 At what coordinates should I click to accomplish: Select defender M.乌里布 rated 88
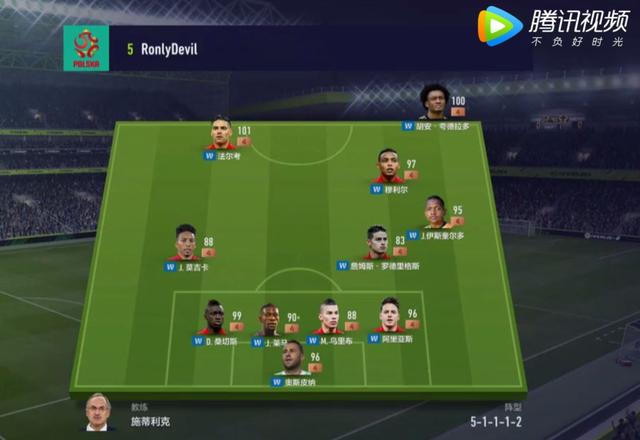328,317
